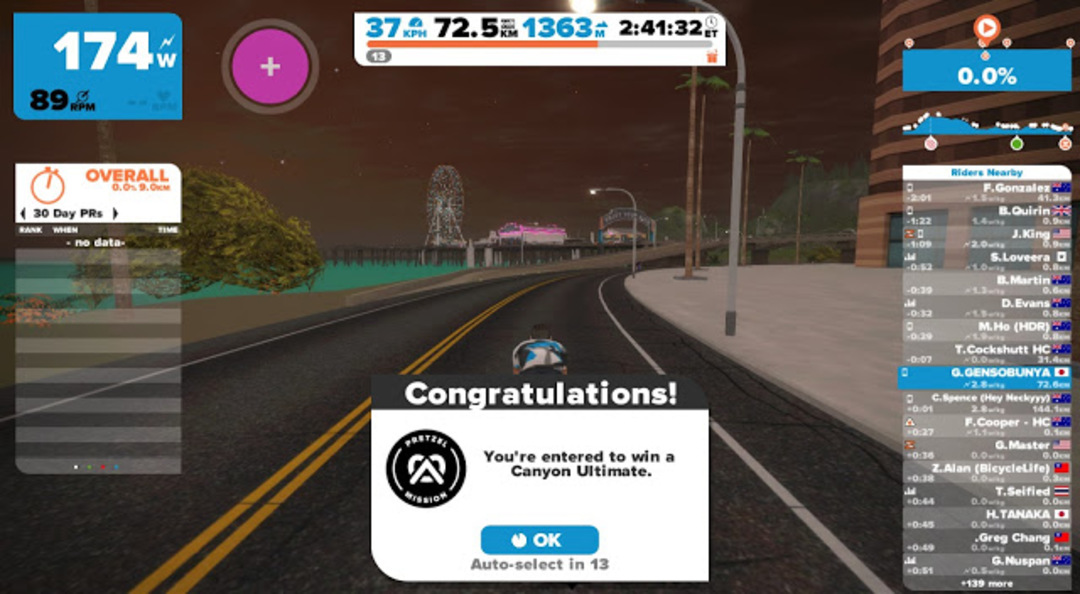Viewport: 1080px width, 594px height.
Task: Open the route elevation profile minimap
Action: pos(986,127)
